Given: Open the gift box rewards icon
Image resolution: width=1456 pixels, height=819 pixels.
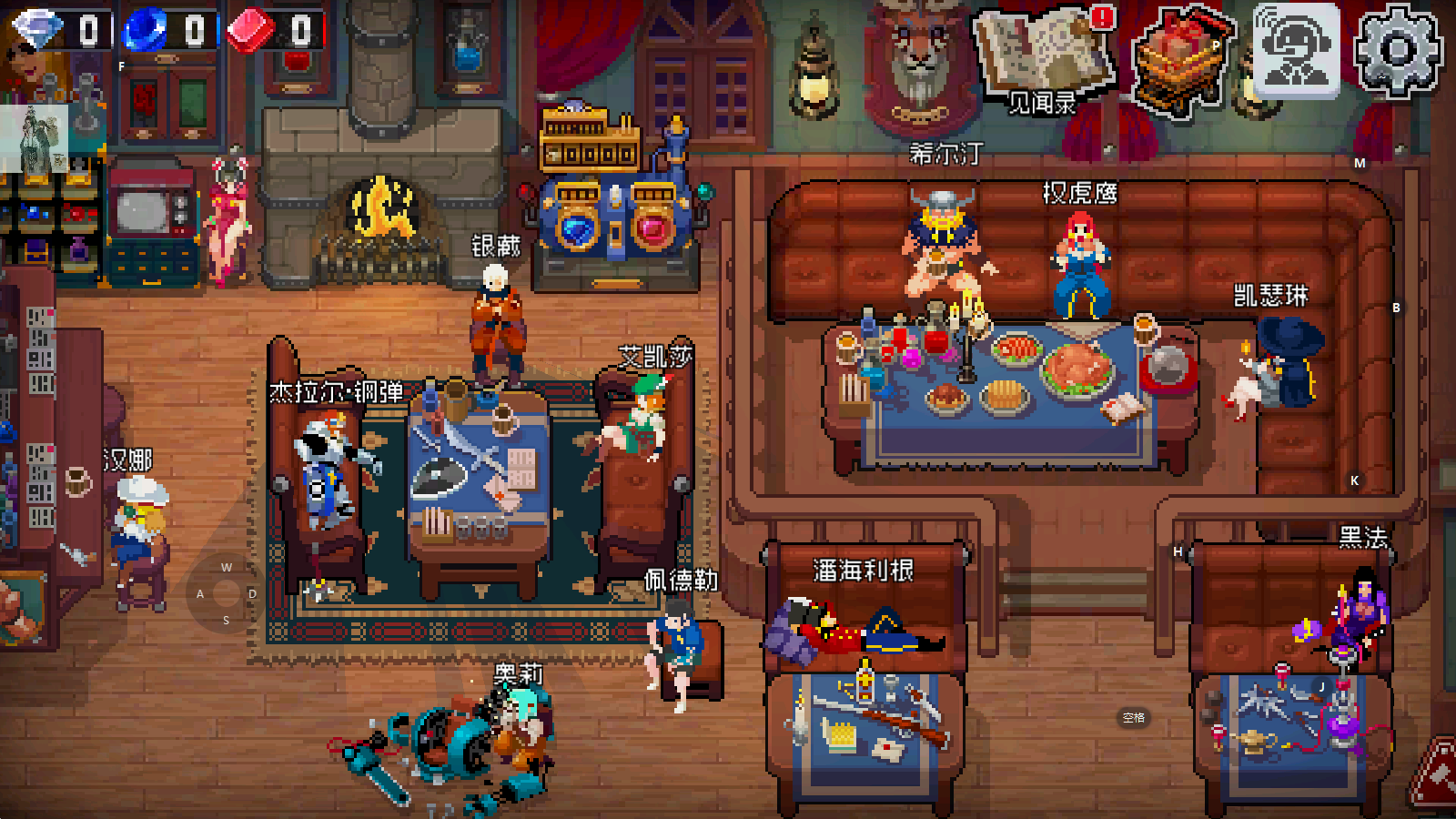Looking at the screenshot, I should point(1181,58).
